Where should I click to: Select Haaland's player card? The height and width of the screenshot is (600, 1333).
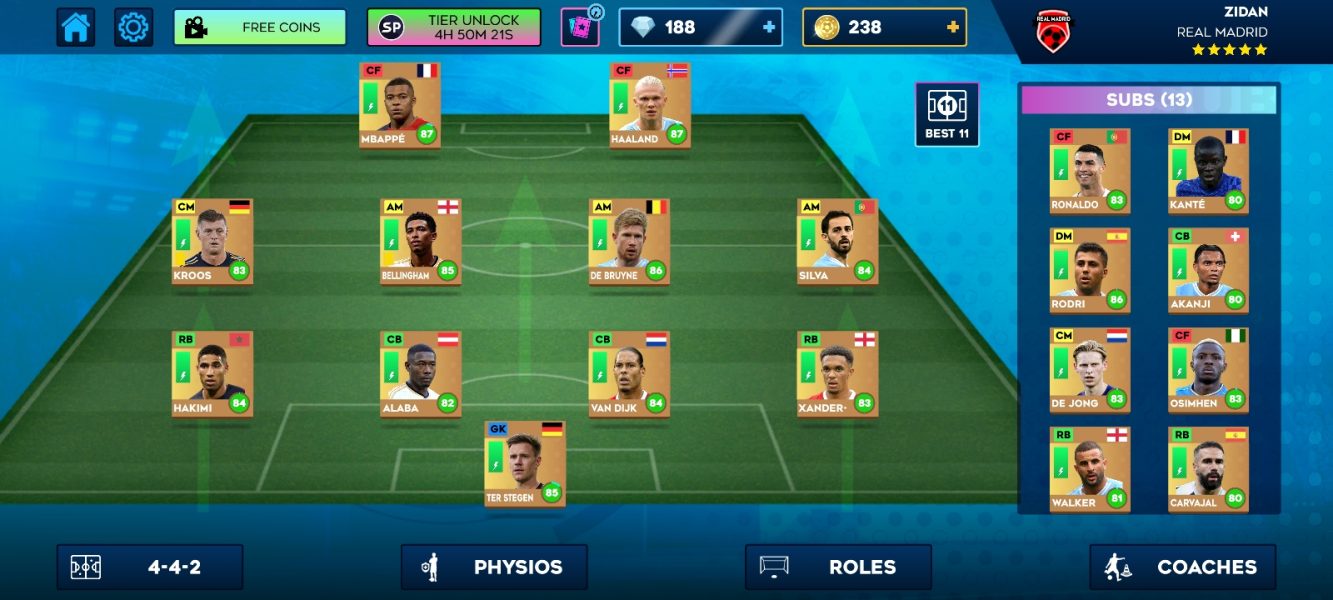(x=650, y=105)
